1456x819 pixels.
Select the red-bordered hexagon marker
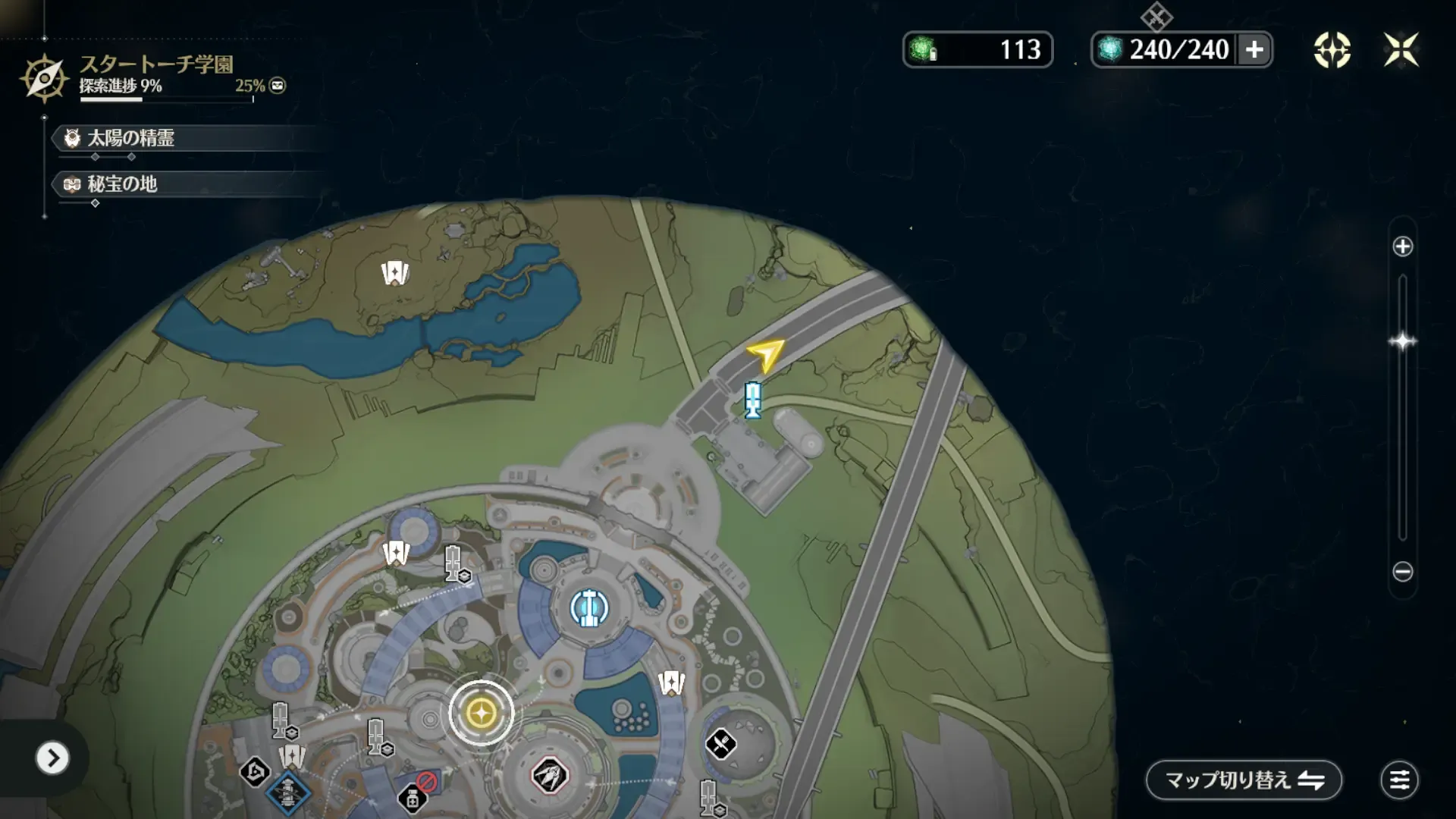(550, 776)
